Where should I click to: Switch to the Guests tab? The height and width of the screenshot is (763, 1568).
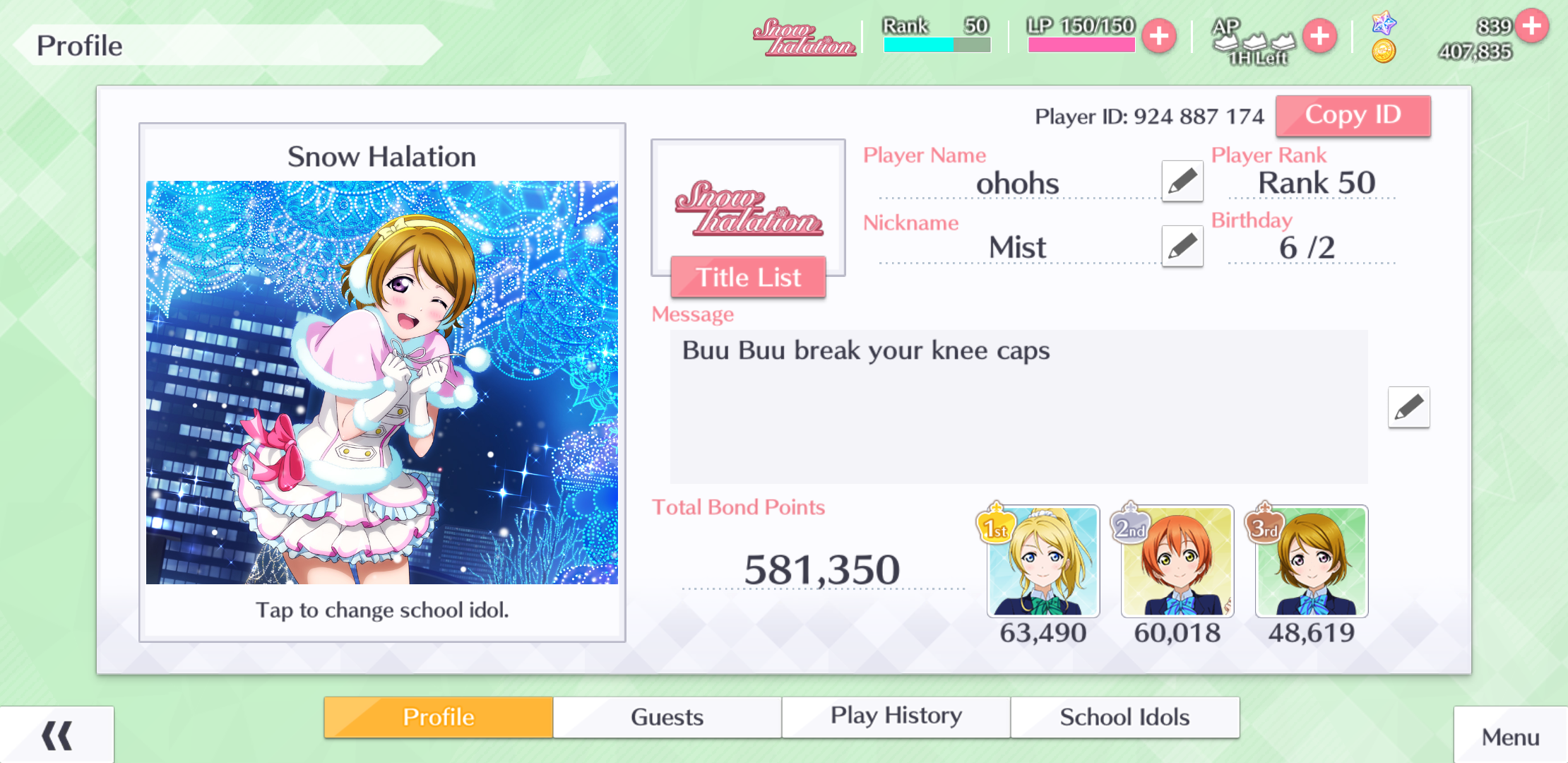pos(667,717)
